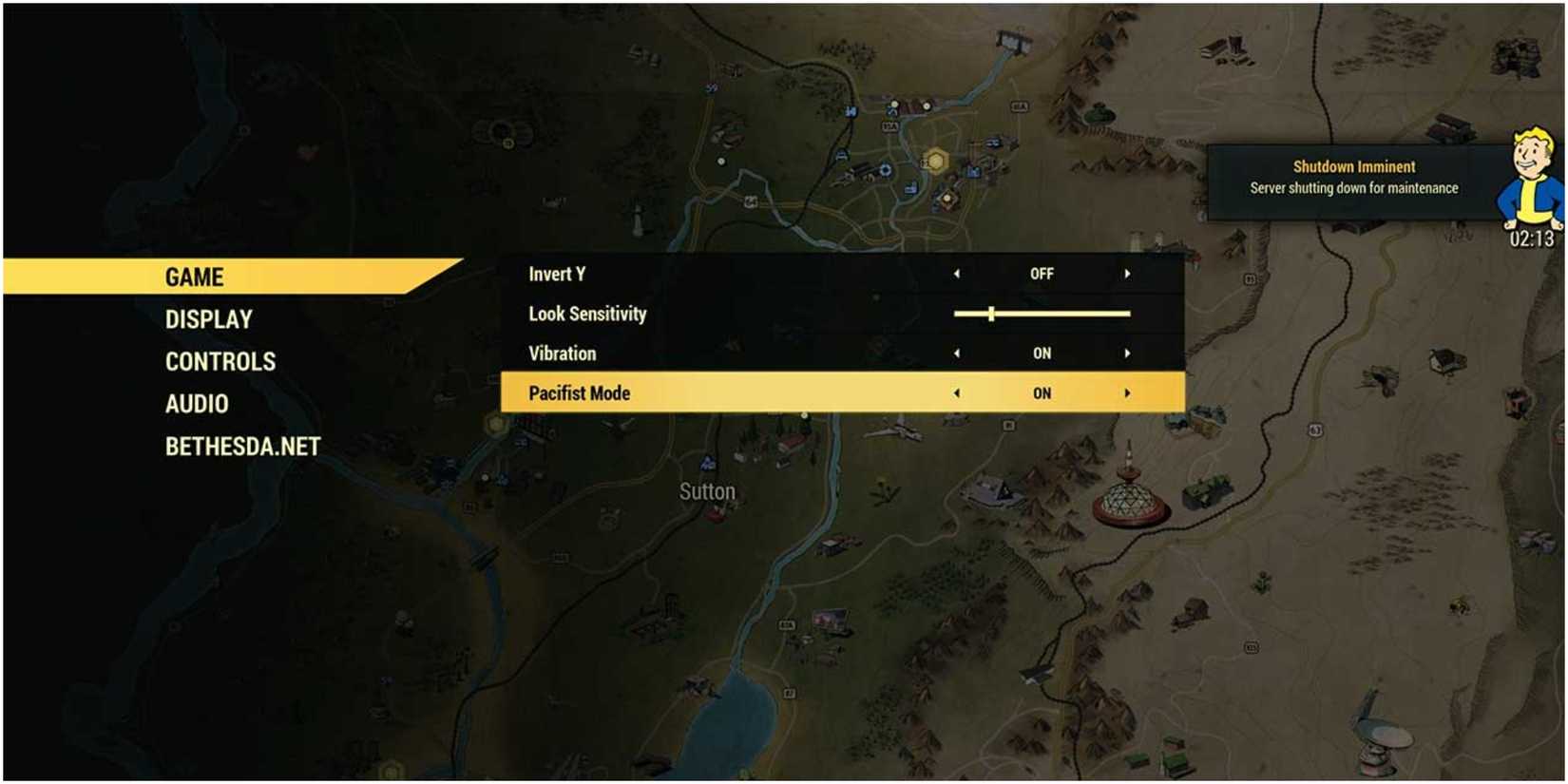Open the BETHESDA.NET section
Image resolution: width=1568 pixels, height=784 pixels.
243,445
